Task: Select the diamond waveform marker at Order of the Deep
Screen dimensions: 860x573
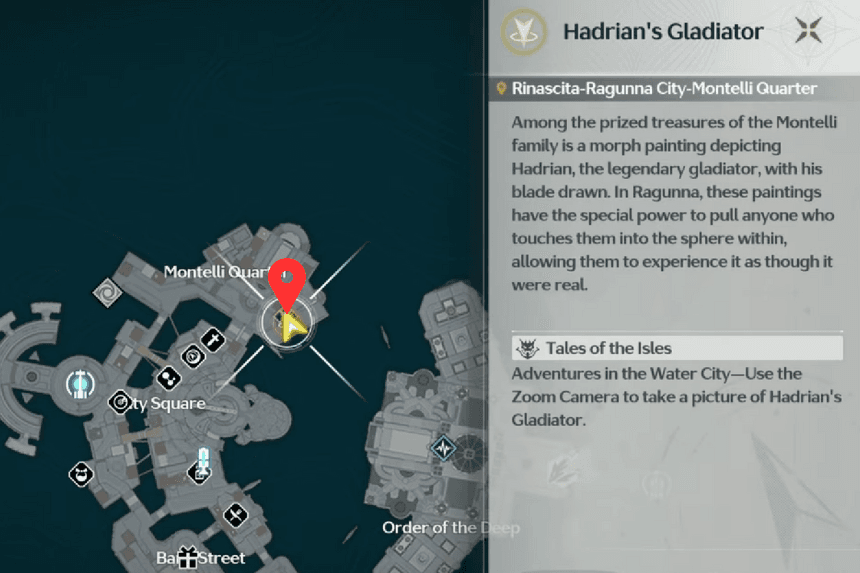Action: (444, 448)
